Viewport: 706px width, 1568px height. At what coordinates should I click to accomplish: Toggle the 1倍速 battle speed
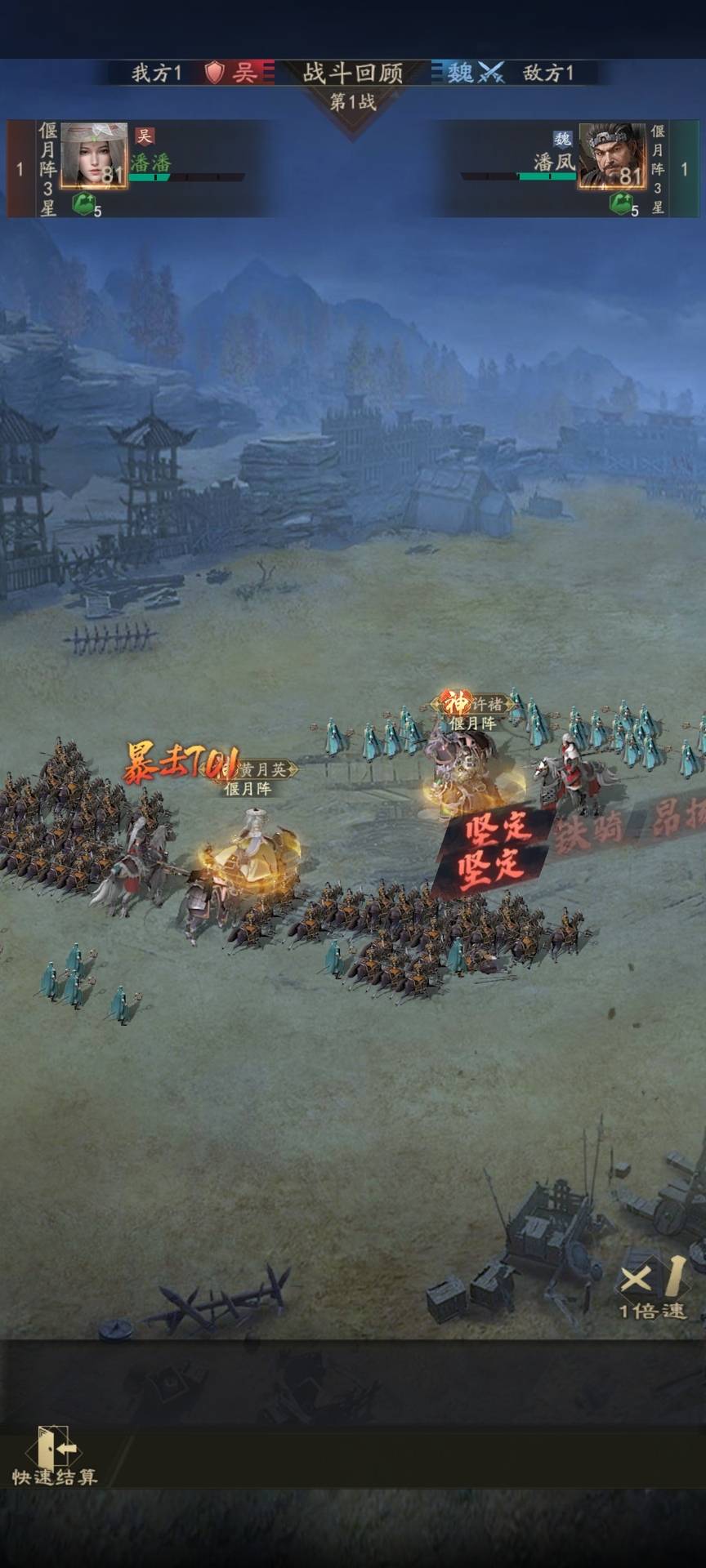click(651, 1288)
